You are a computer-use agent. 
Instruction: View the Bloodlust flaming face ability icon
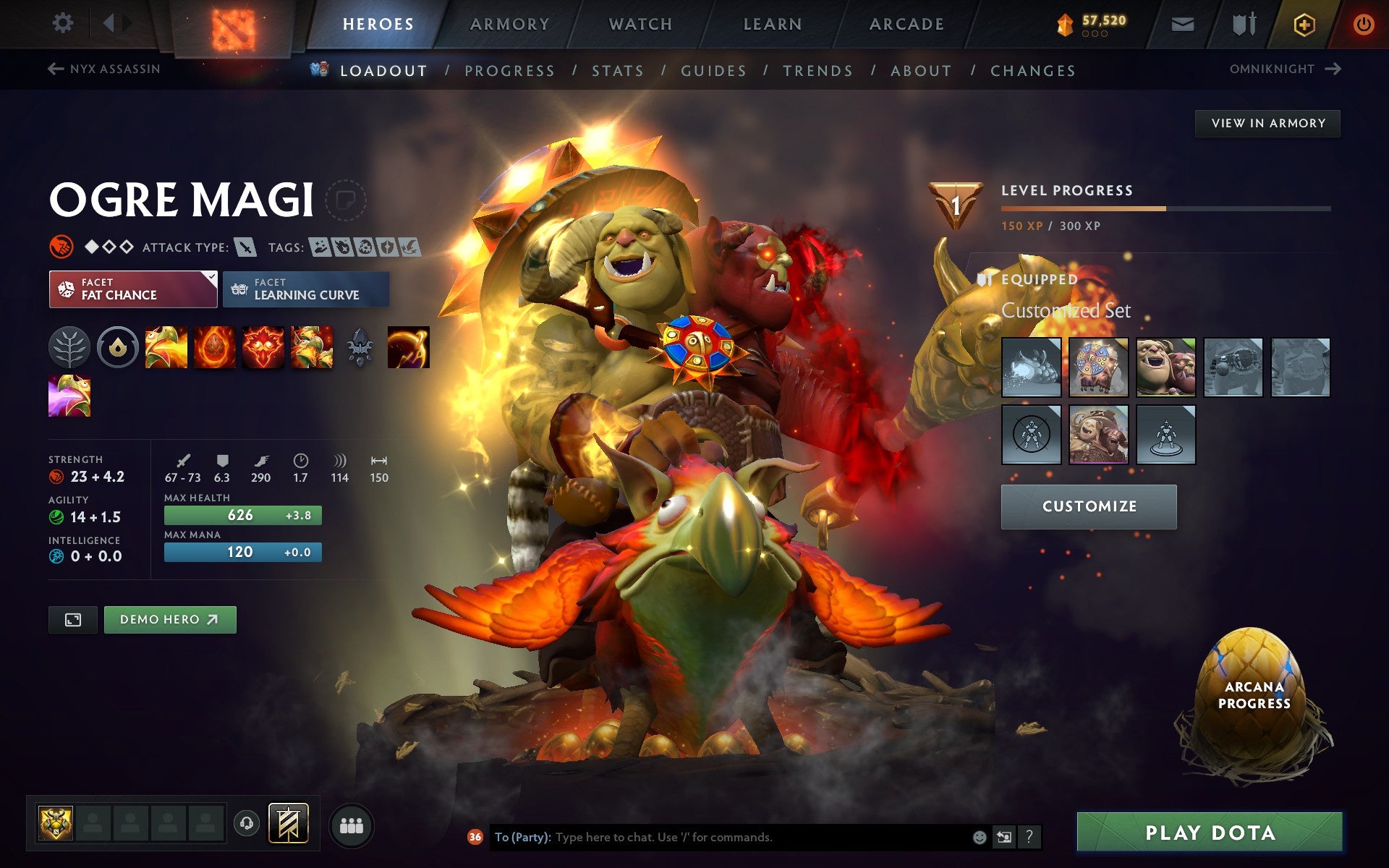point(263,347)
